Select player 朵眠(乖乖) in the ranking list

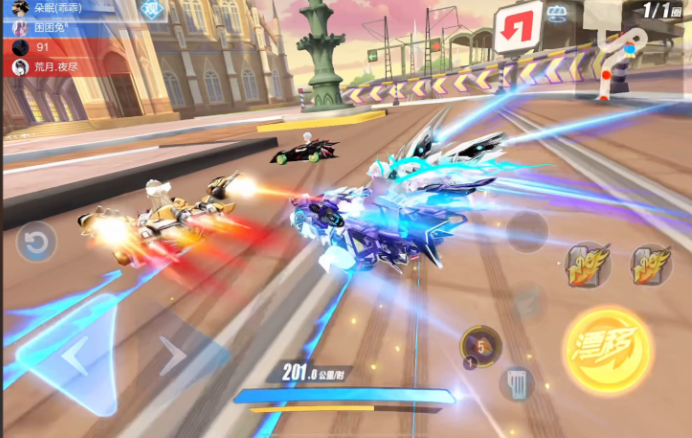(55, 8)
